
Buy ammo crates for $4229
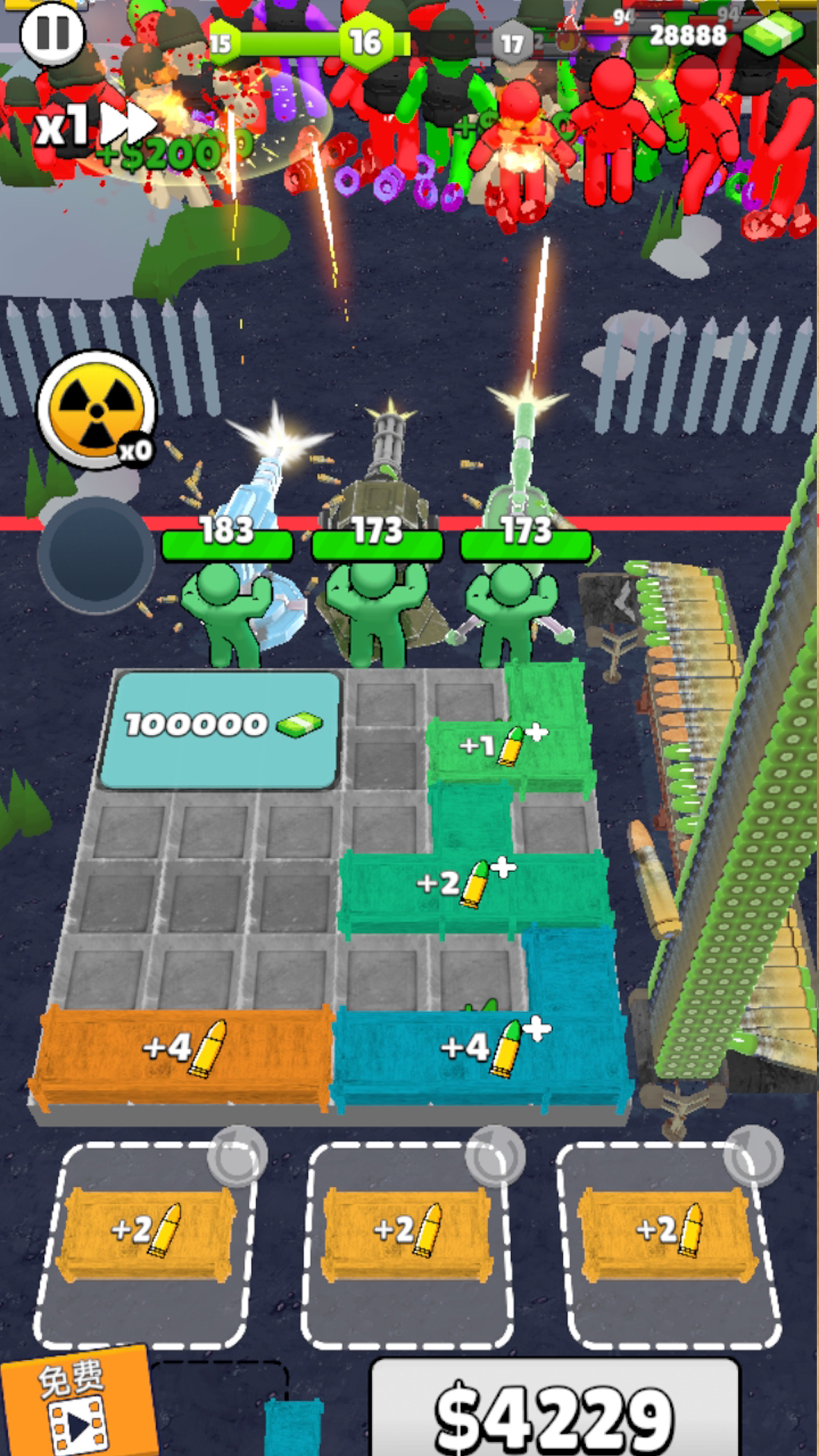point(554,1412)
